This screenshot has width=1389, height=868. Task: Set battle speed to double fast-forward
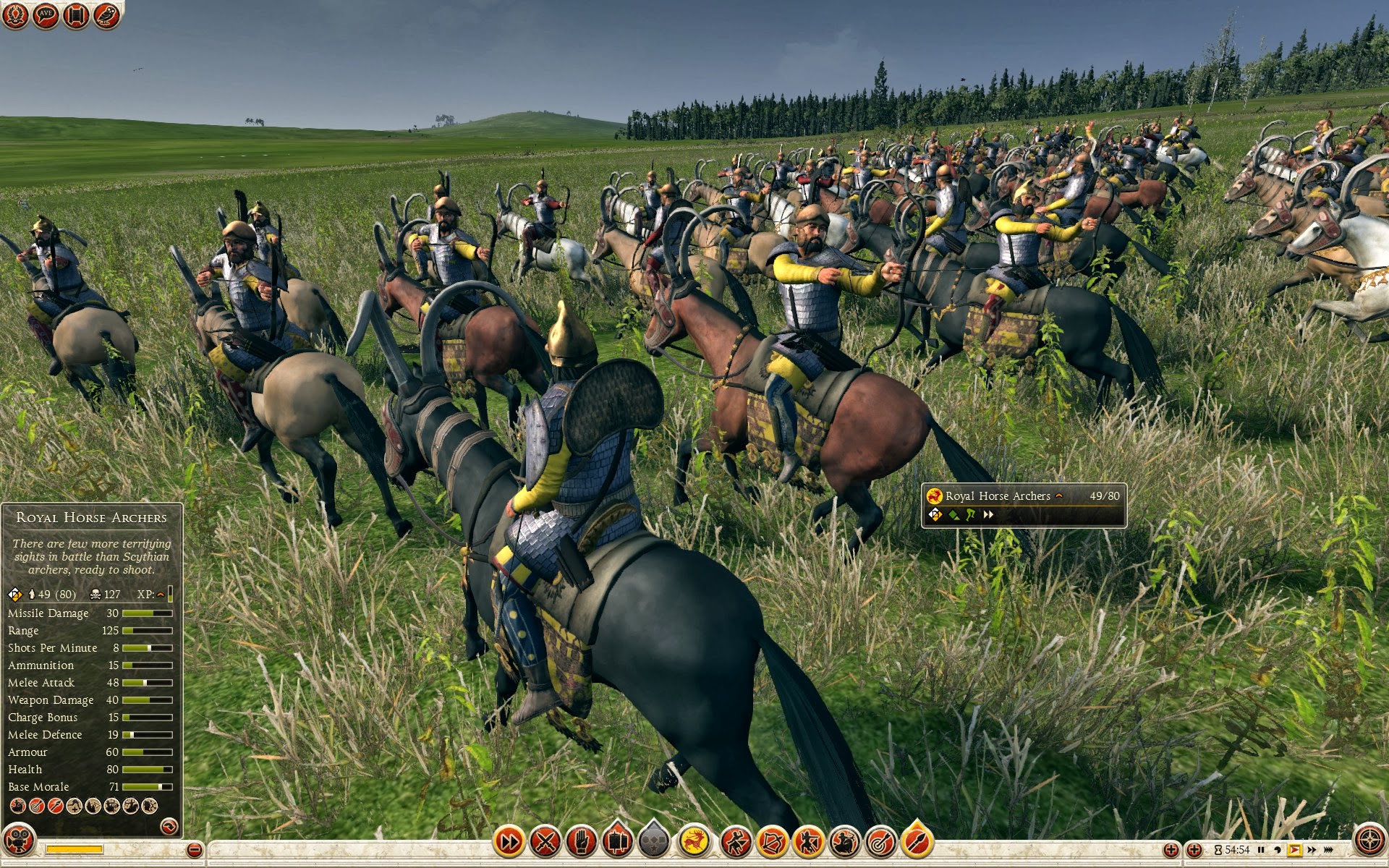coord(1312,850)
